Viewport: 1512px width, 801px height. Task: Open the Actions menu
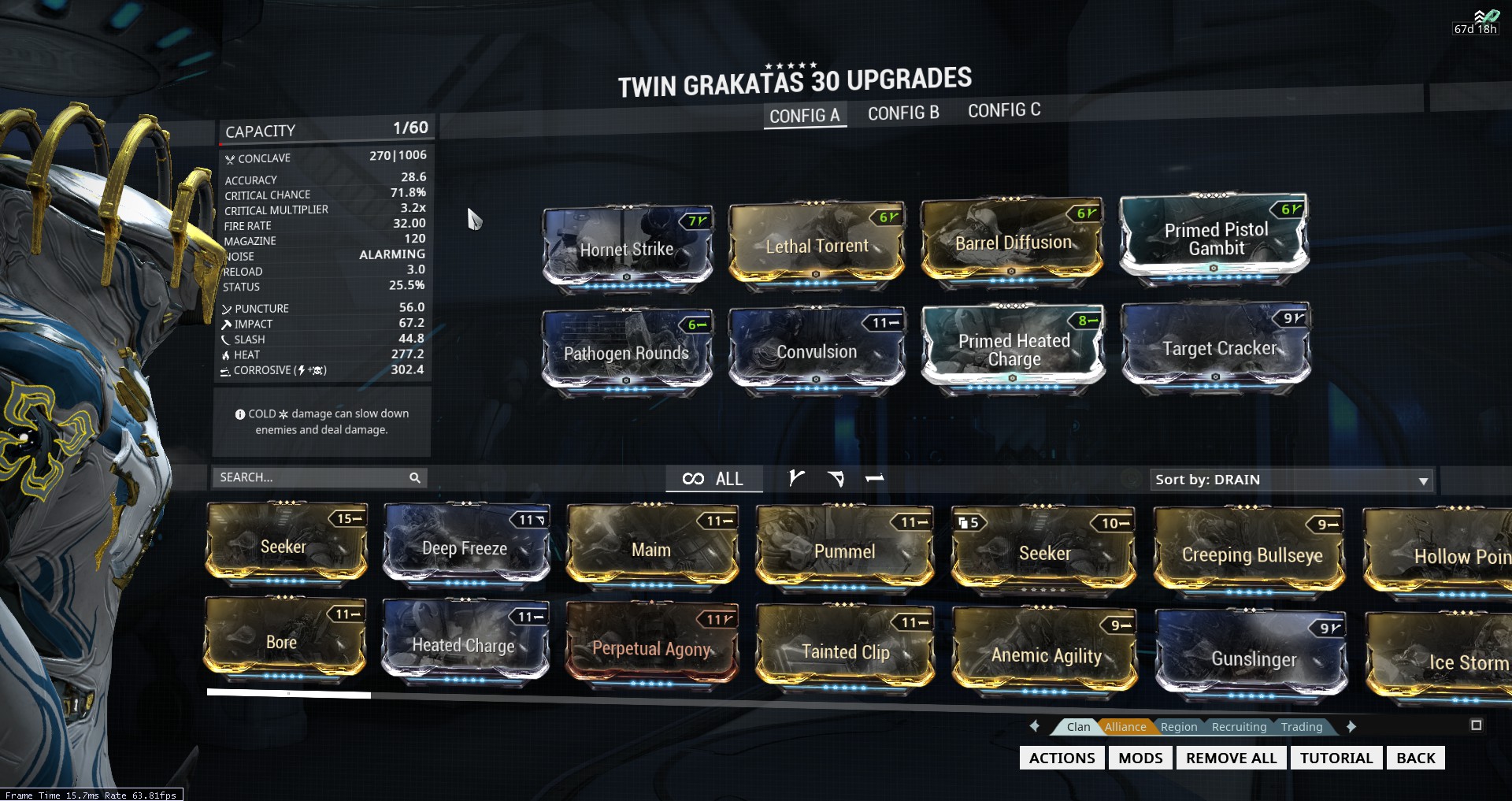[1062, 758]
